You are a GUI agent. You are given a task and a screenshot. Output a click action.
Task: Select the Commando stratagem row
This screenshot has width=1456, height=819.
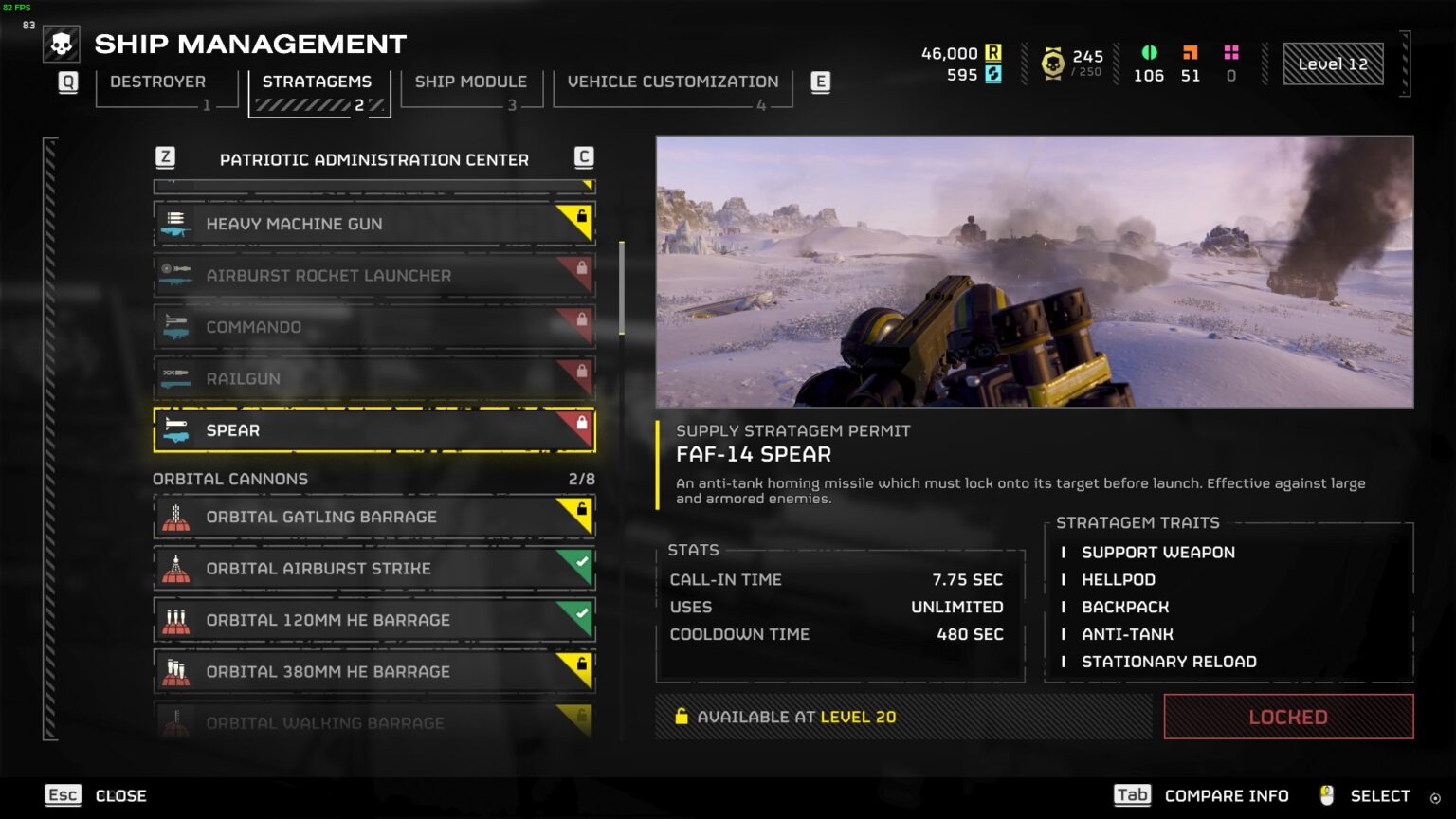click(x=373, y=327)
